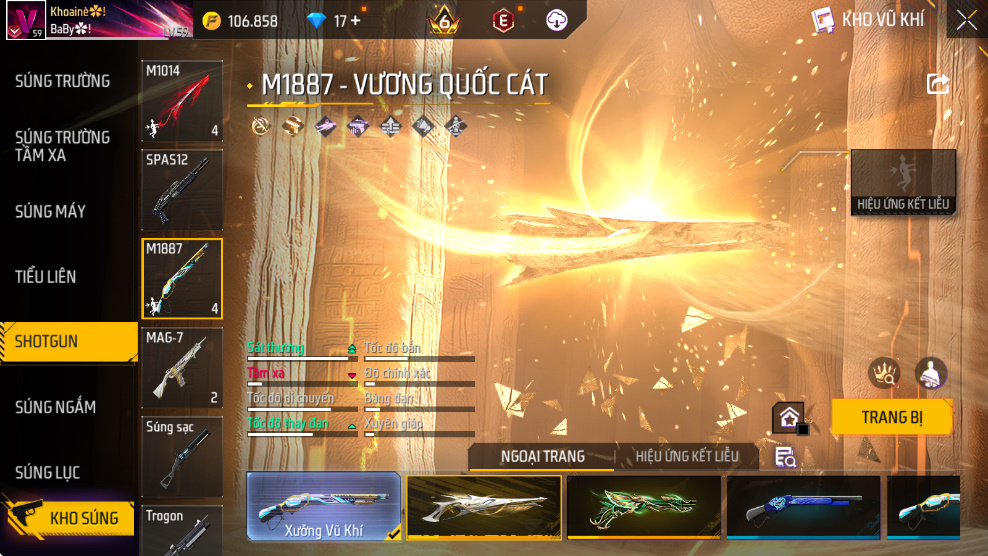Add diamonds with the plus button

click(355, 21)
